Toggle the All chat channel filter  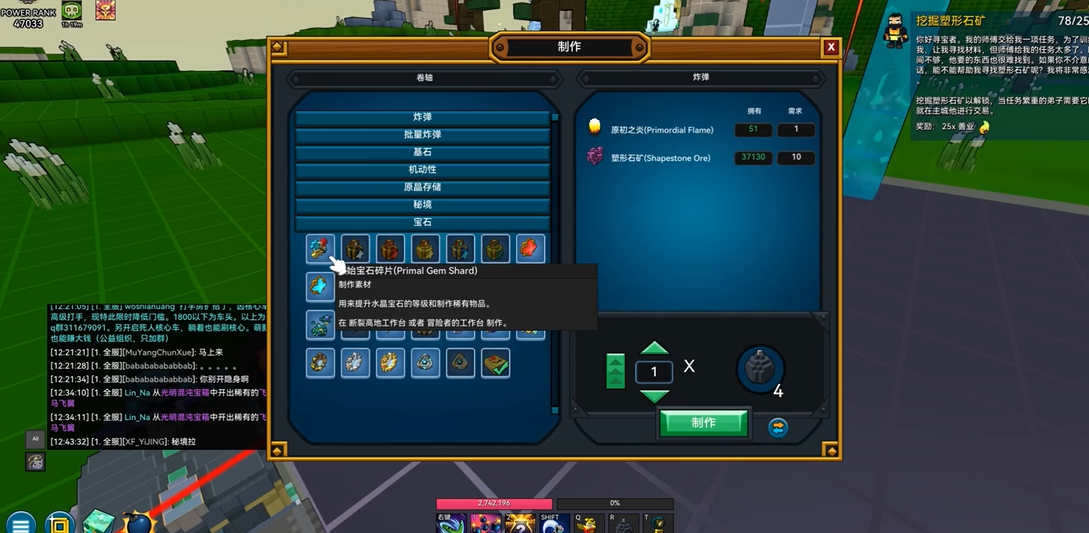[x=35, y=439]
